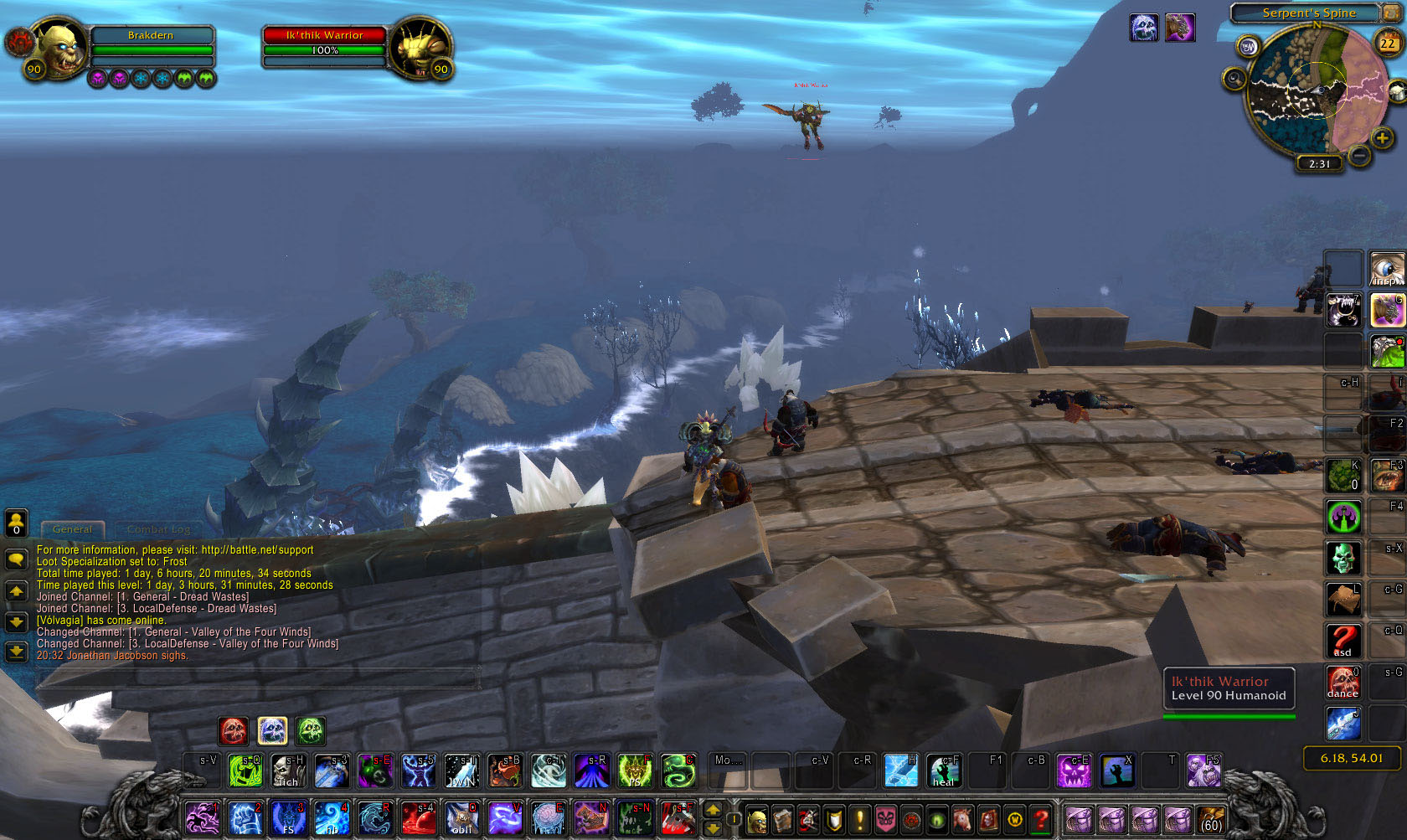Cast the Obliterate ability labeled obli
Screen dimensions: 1407x840
point(461,818)
